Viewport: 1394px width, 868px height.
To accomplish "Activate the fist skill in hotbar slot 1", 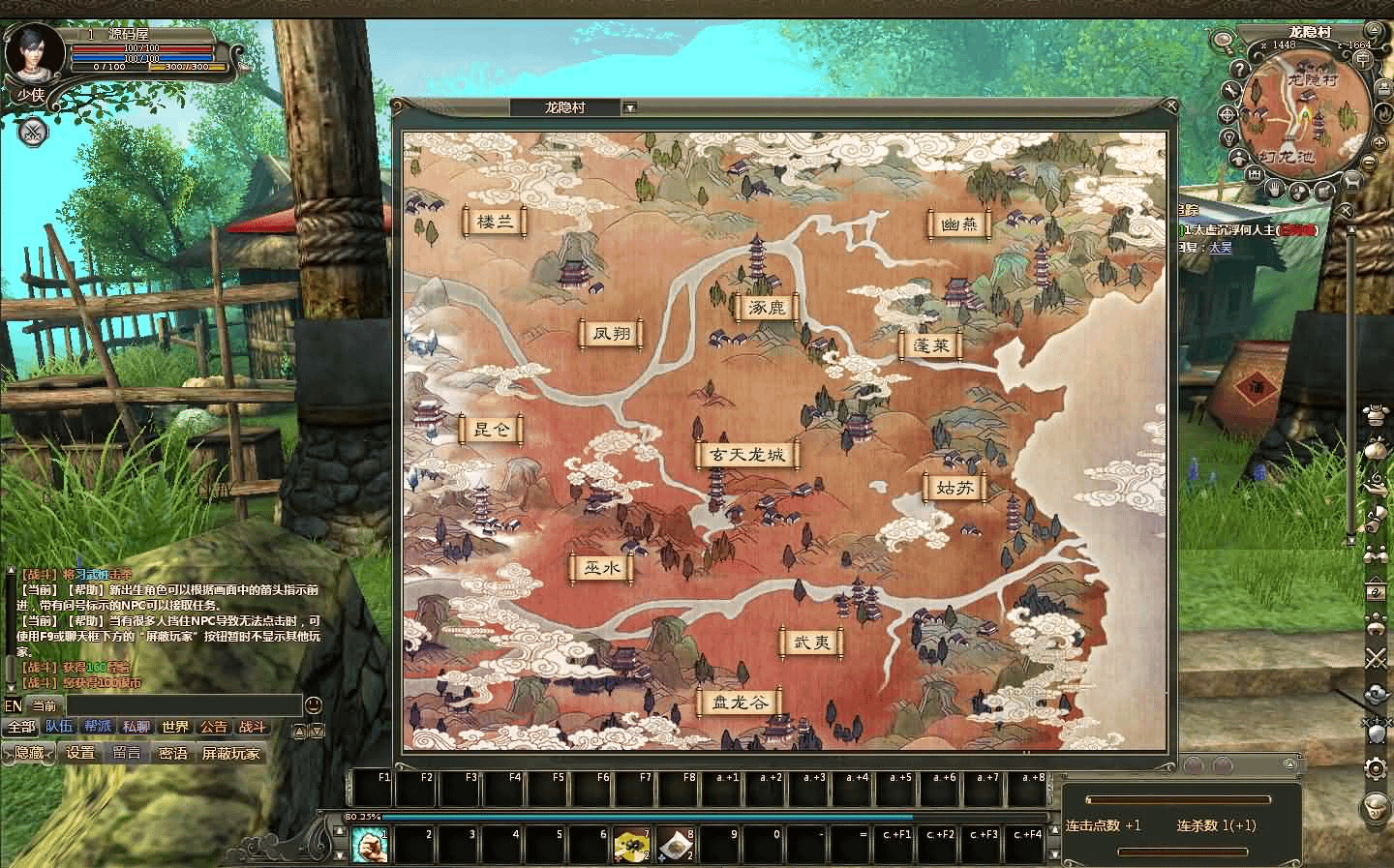I will [x=369, y=845].
